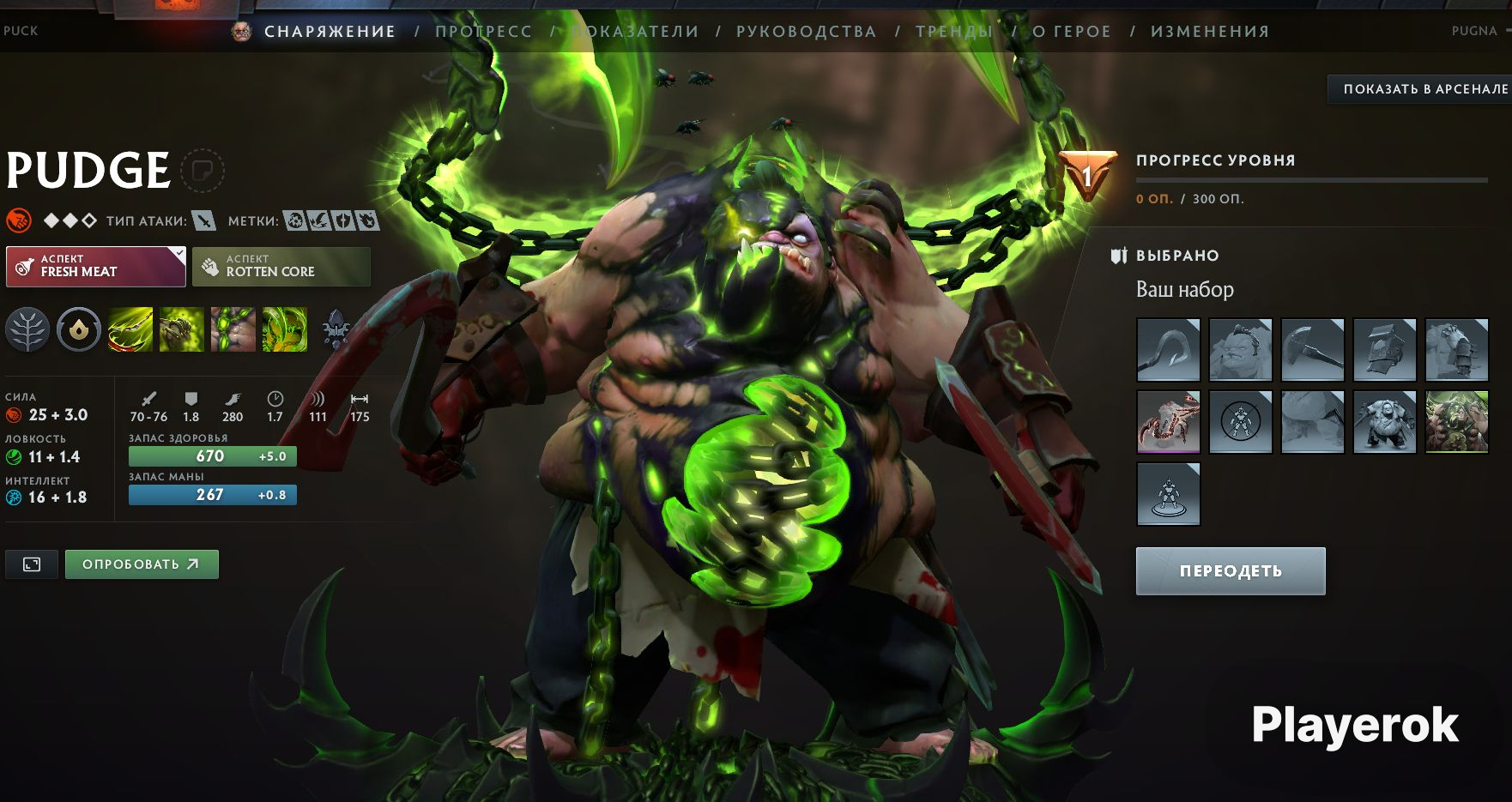This screenshot has height=802, width=1512.
Task: Select the hook item slot in loadout
Action: click(x=1168, y=349)
